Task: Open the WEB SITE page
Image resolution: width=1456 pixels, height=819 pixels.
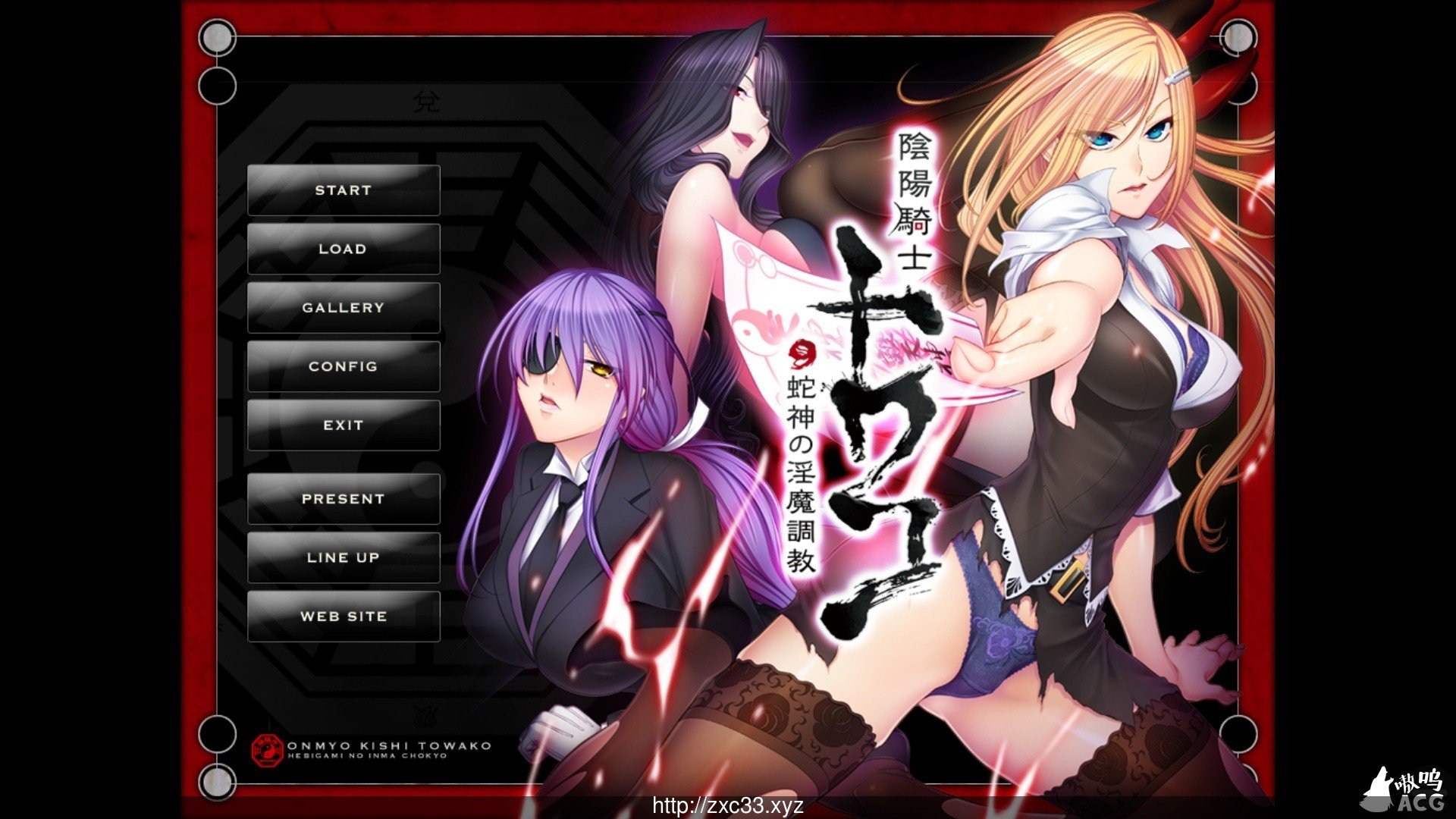Action: (344, 616)
